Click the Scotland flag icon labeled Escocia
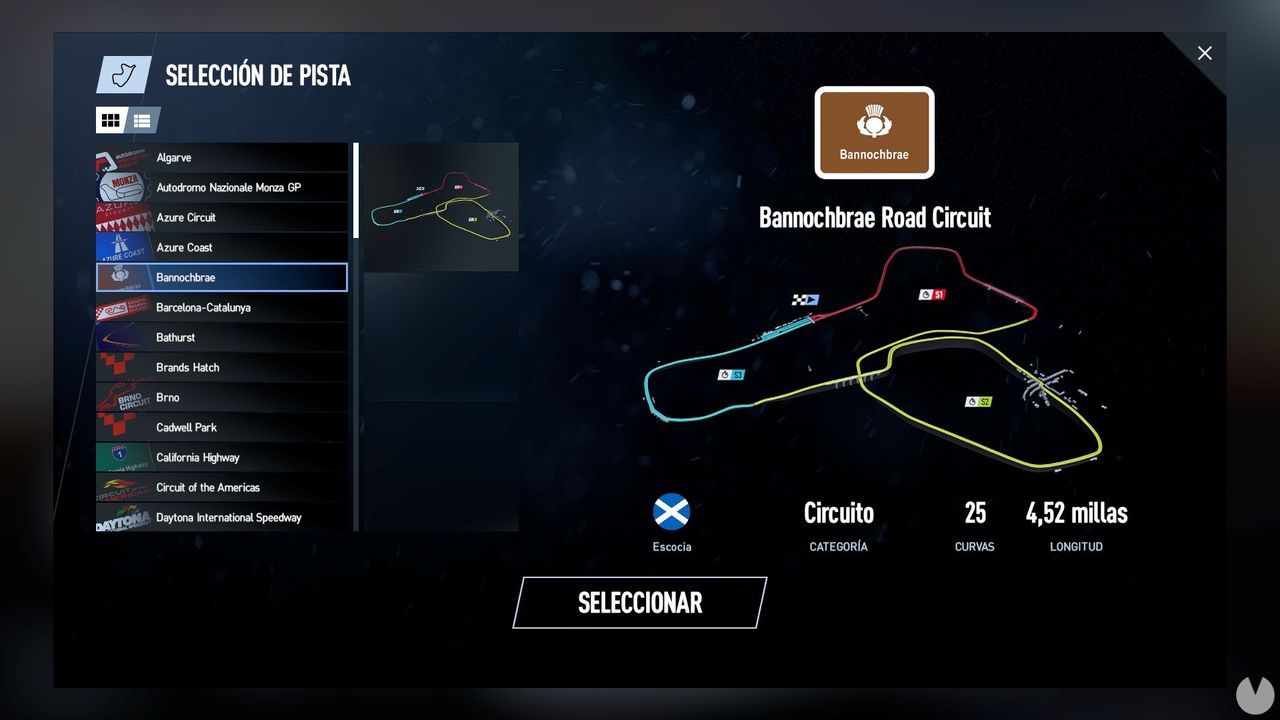This screenshot has width=1280, height=720. (x=671, y=512)
